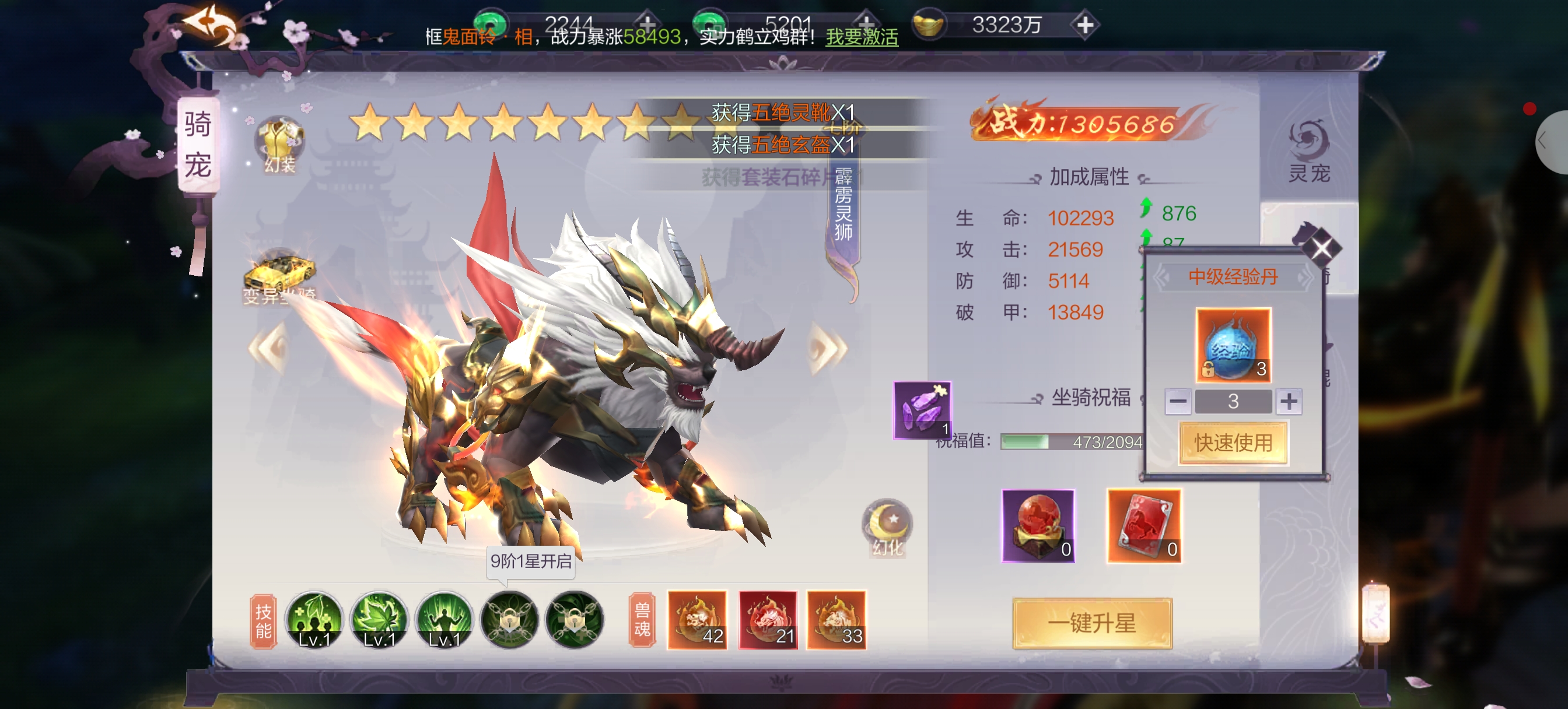Click the 我要激活 activation link

coord(862,37)
